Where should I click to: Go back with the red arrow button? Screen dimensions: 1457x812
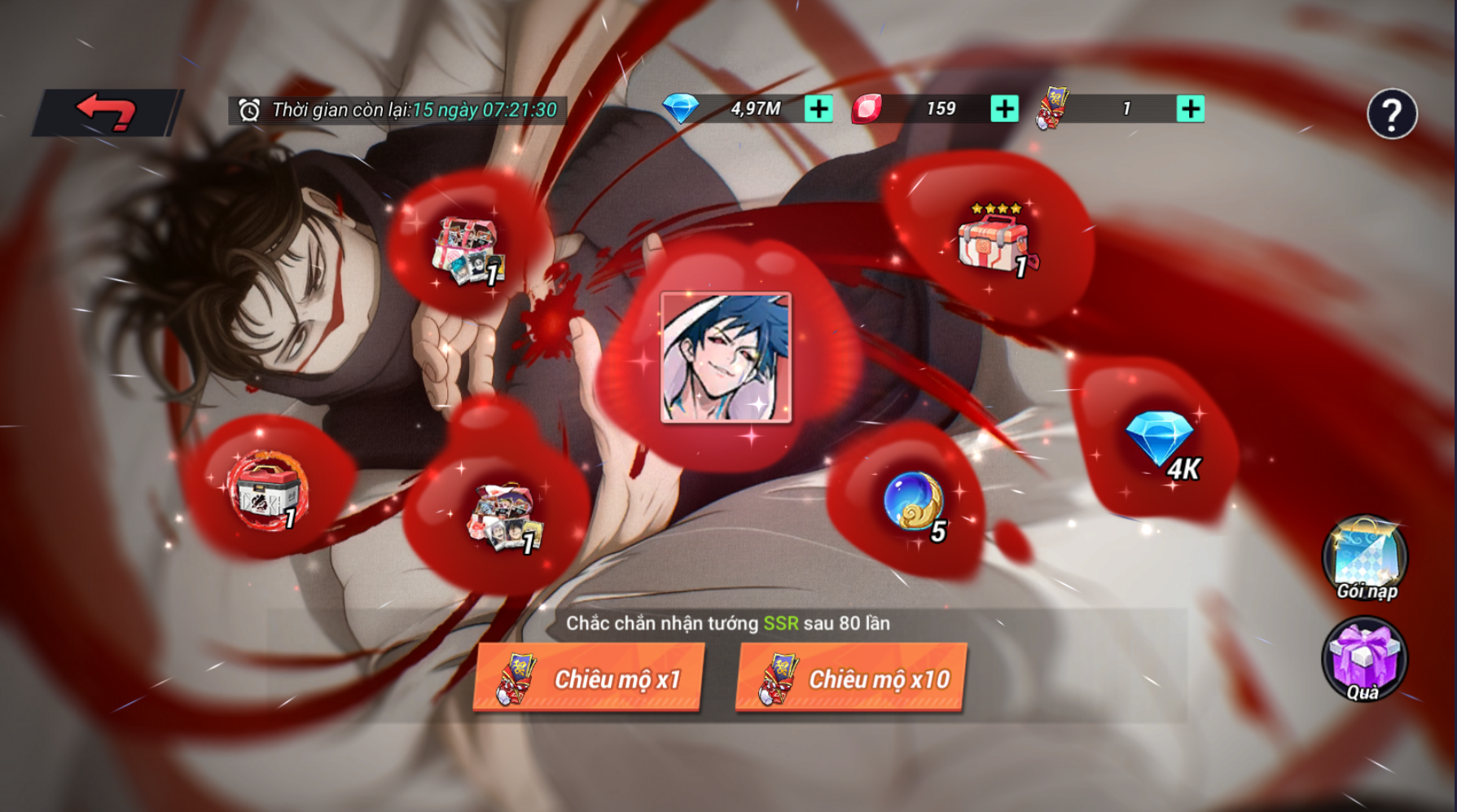108,112
